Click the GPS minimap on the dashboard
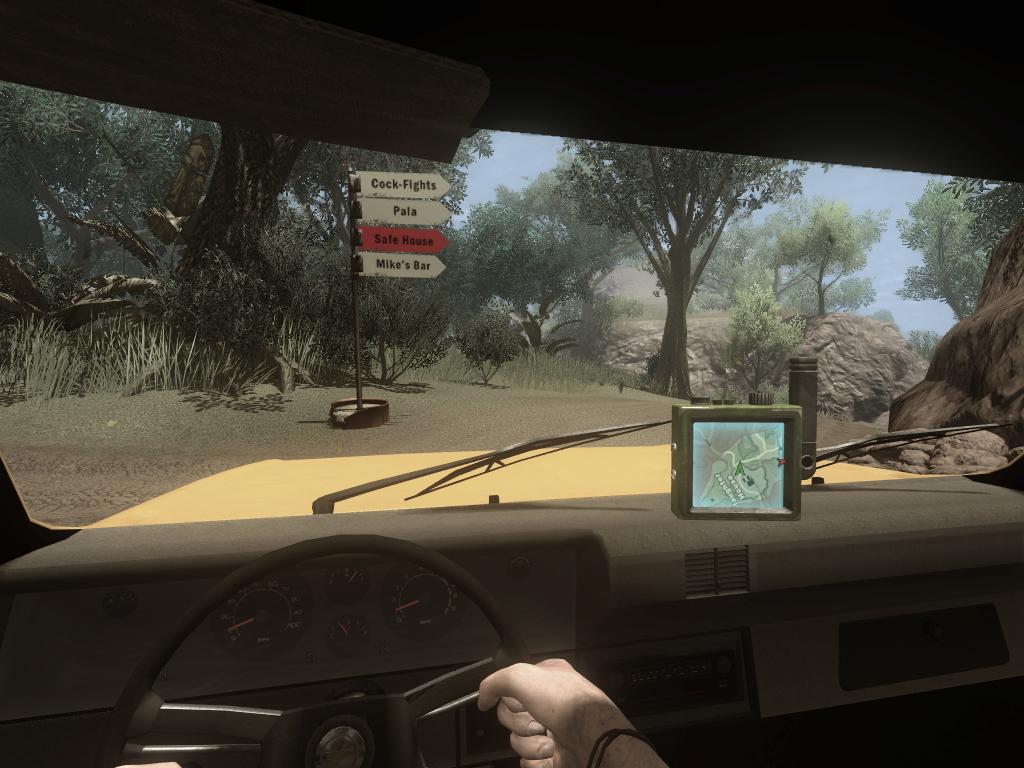 coord(738,464)
